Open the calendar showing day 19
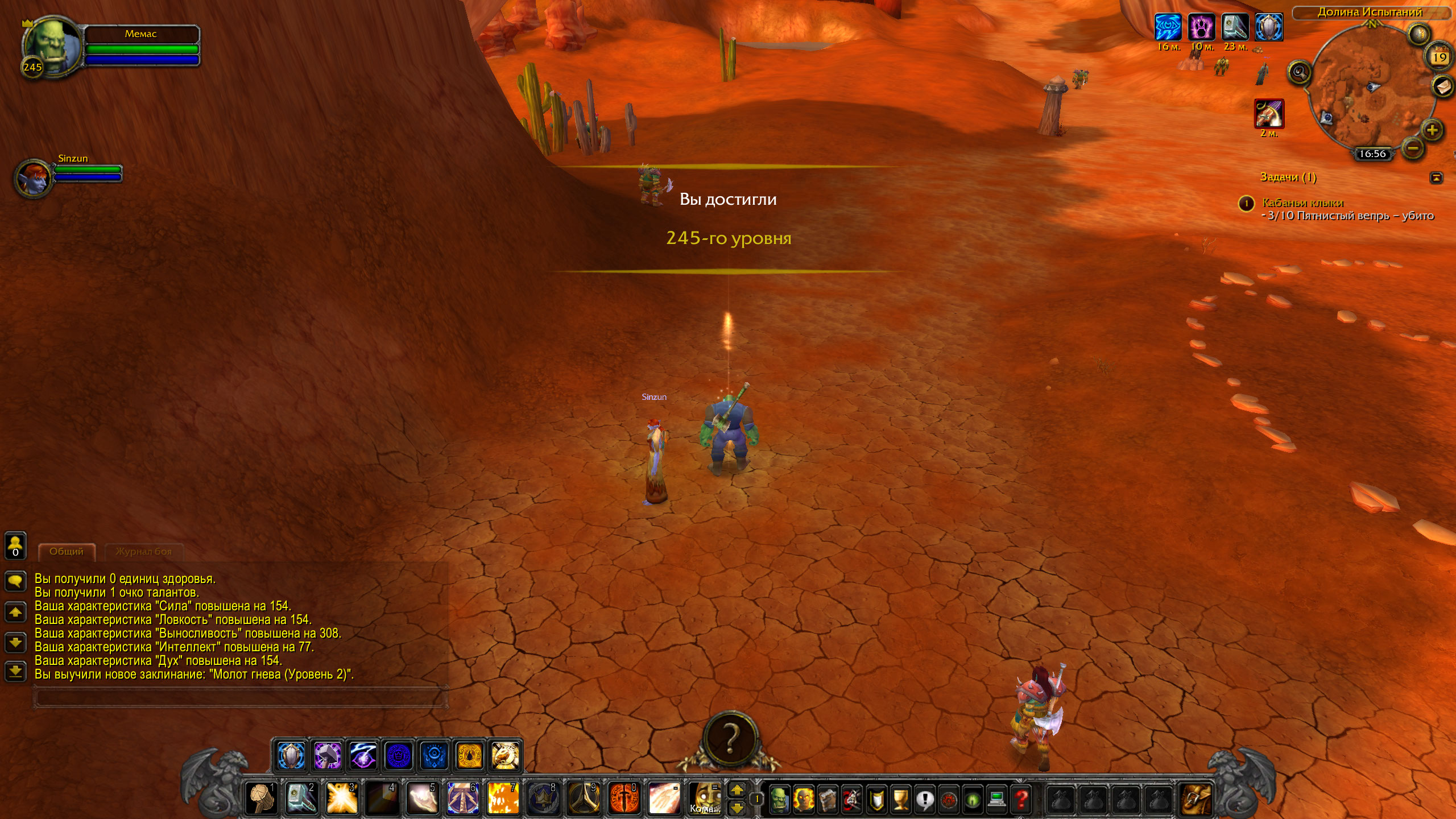The width and height of the screenshot is (1456, 819). (x=1440, y=57)
